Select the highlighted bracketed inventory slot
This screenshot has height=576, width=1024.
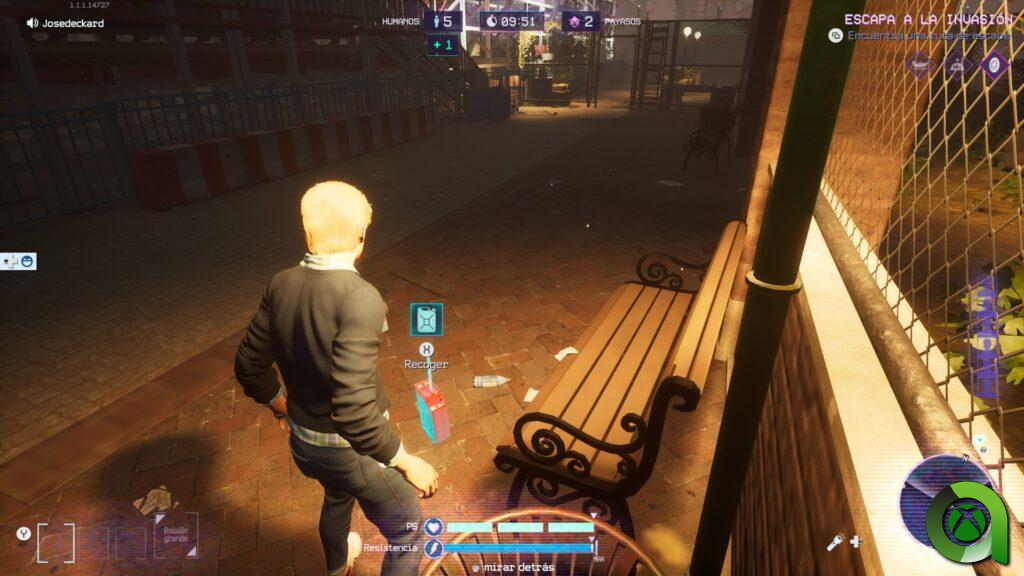(x=55, y=542)
